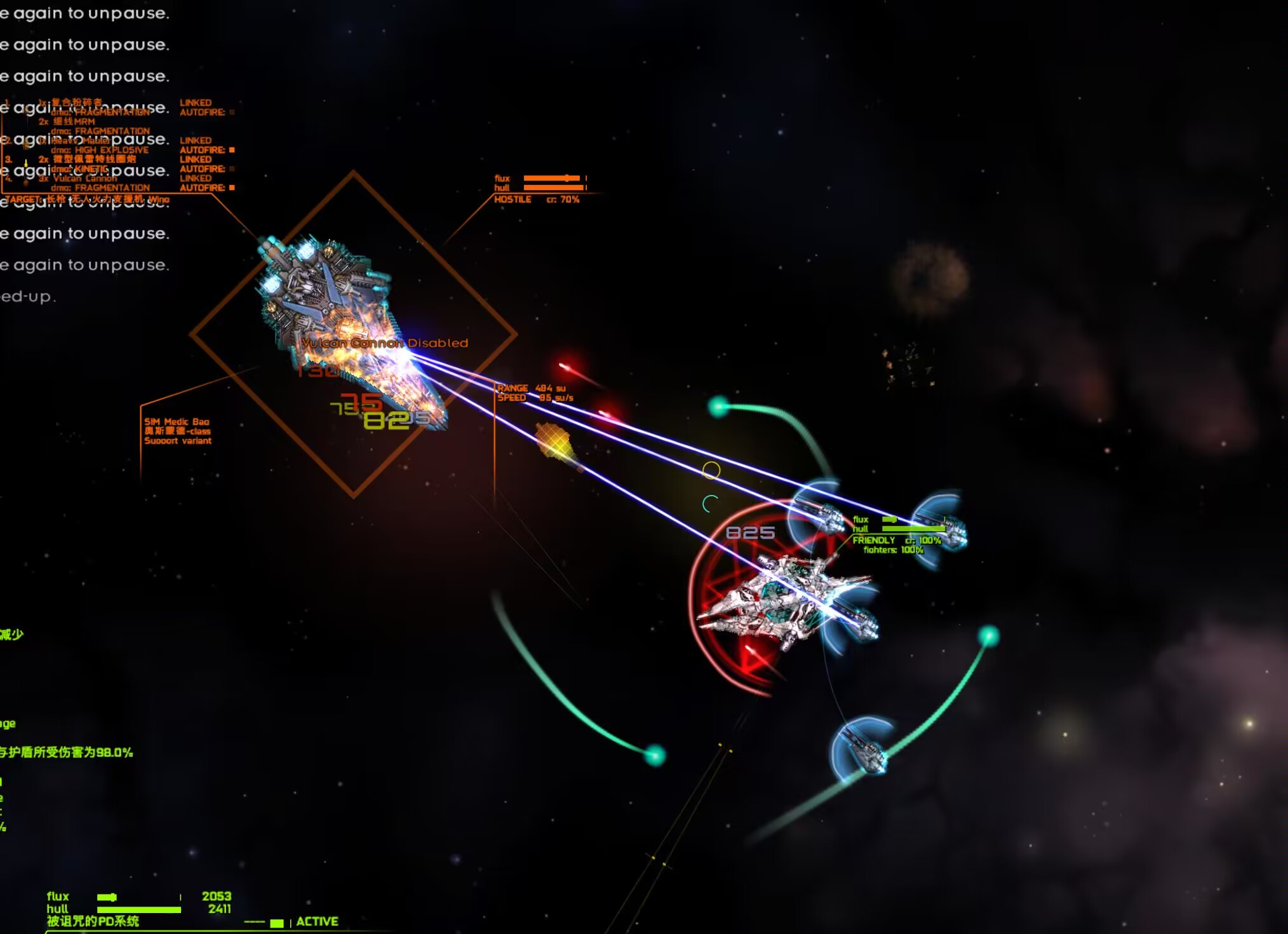Toggle autofire for the Vulcan Cannon group

pyautogui.click(x=232, y=187)
